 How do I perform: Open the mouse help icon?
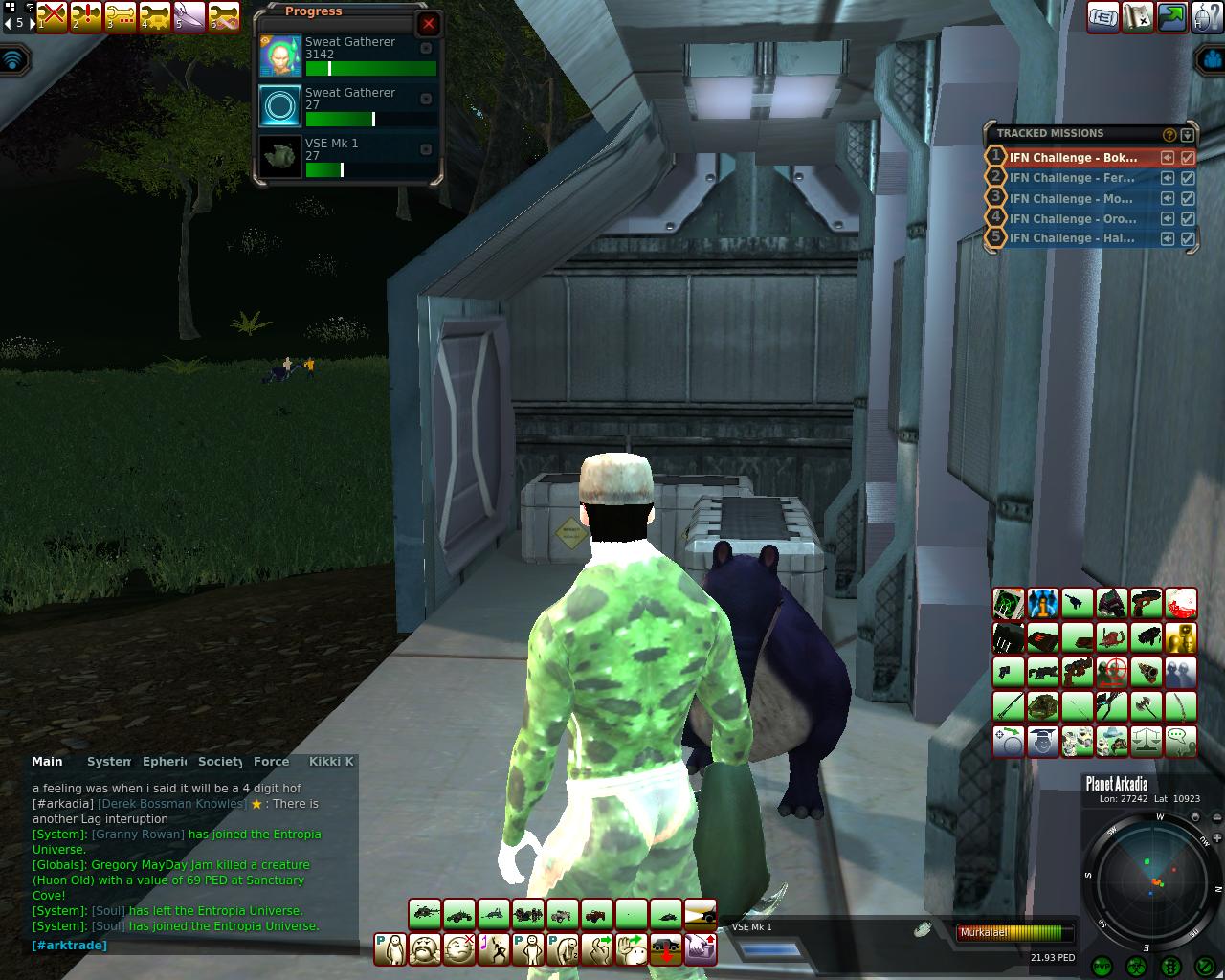tap(1206, 17)
